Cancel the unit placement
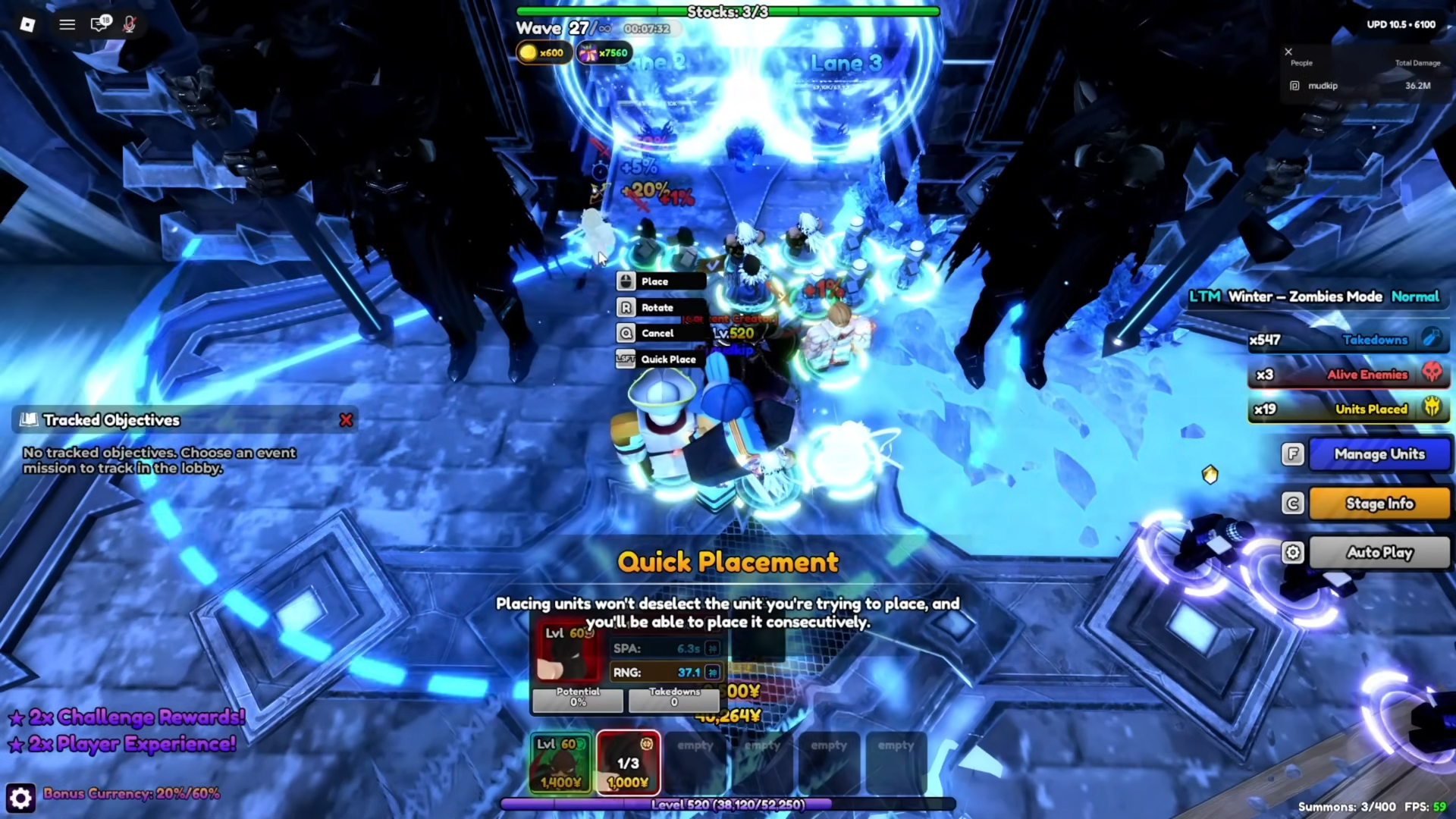Viewport: 1456px width, 819px height. pyautogui.click(x=661, y=334)
